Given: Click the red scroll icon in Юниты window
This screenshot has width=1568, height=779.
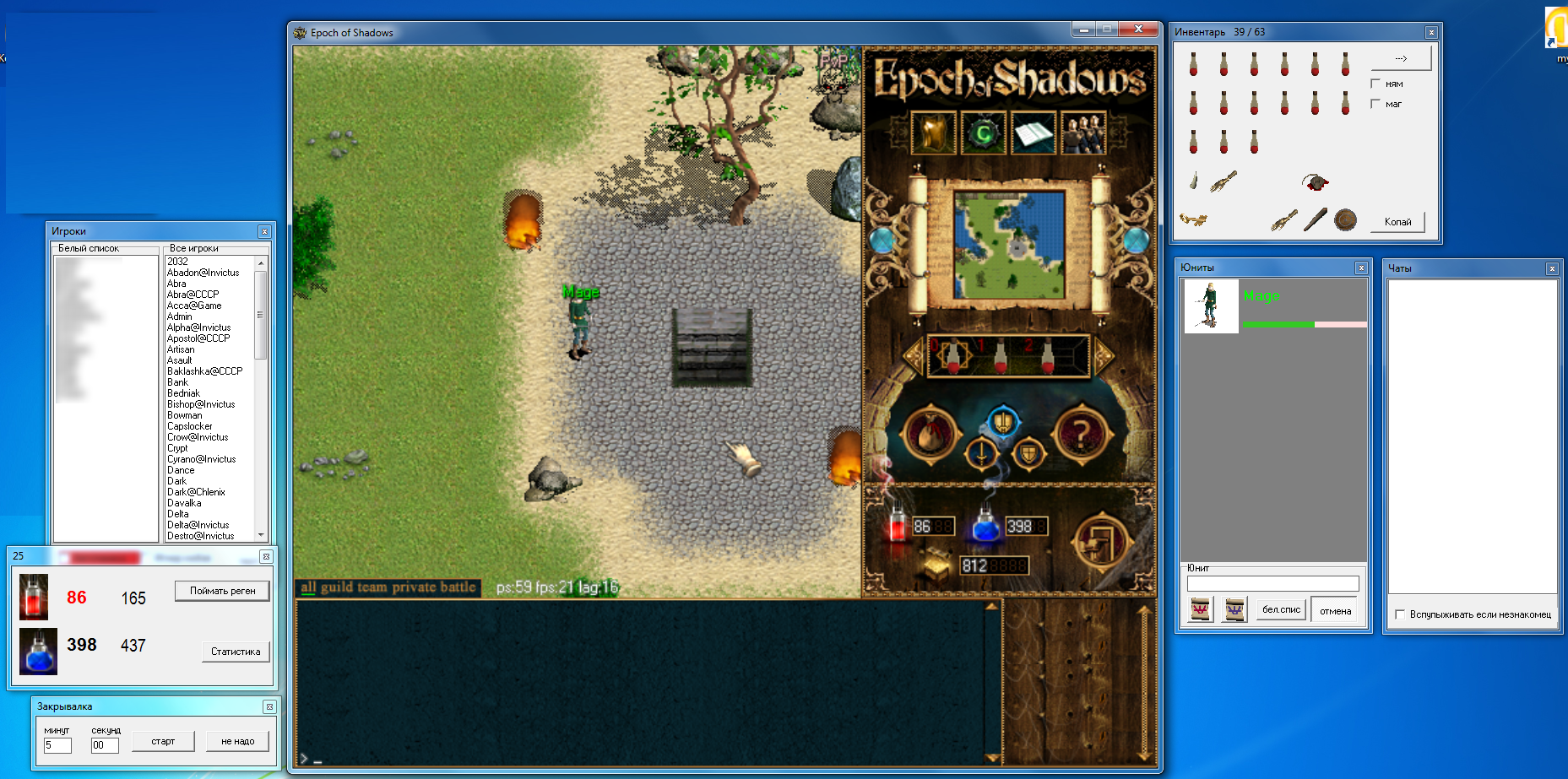Looking at the screenshot, I should click(1200, 609).
